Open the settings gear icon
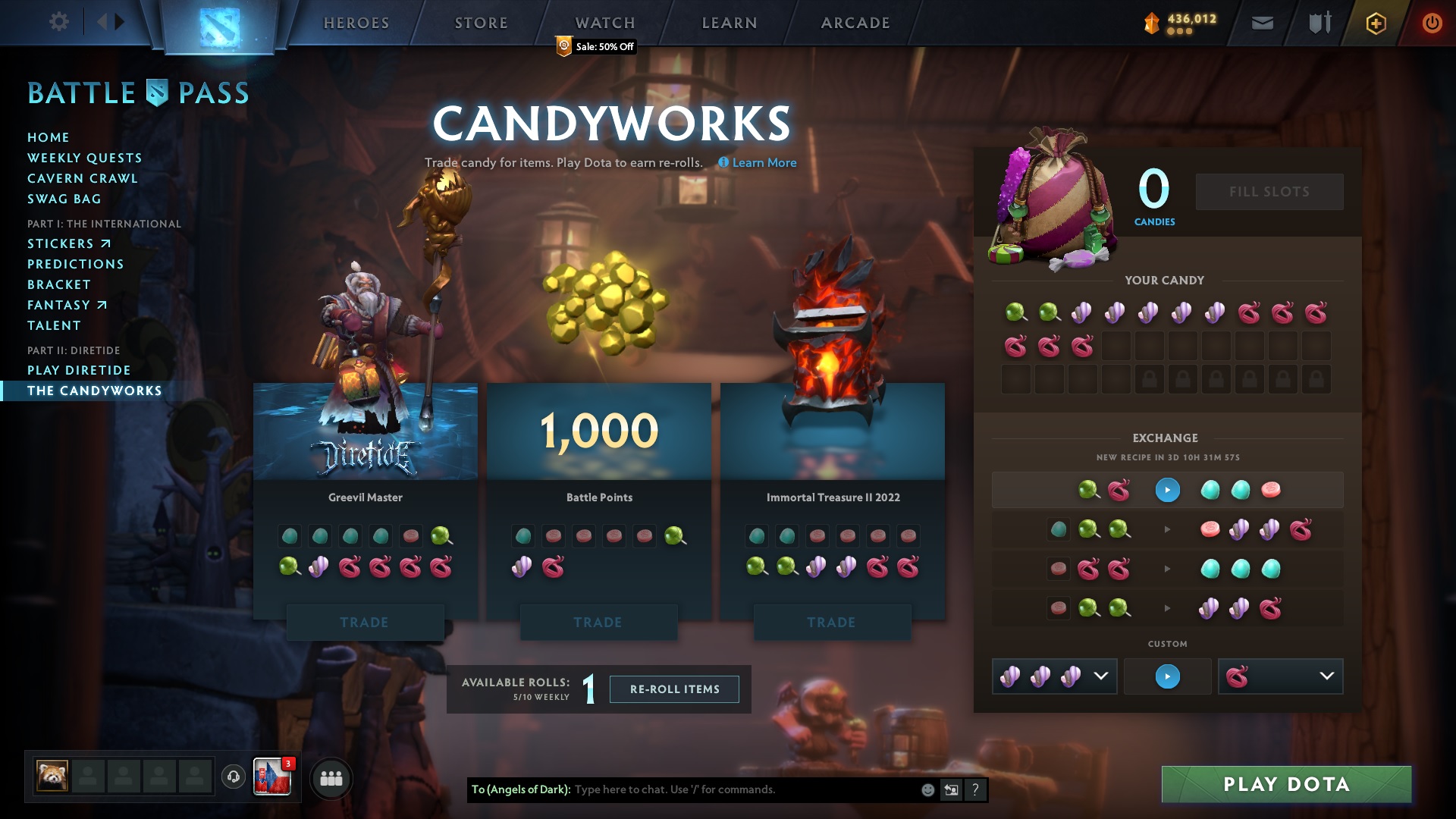This screenshot has height=819, width=1456. [x=59, y=21]
